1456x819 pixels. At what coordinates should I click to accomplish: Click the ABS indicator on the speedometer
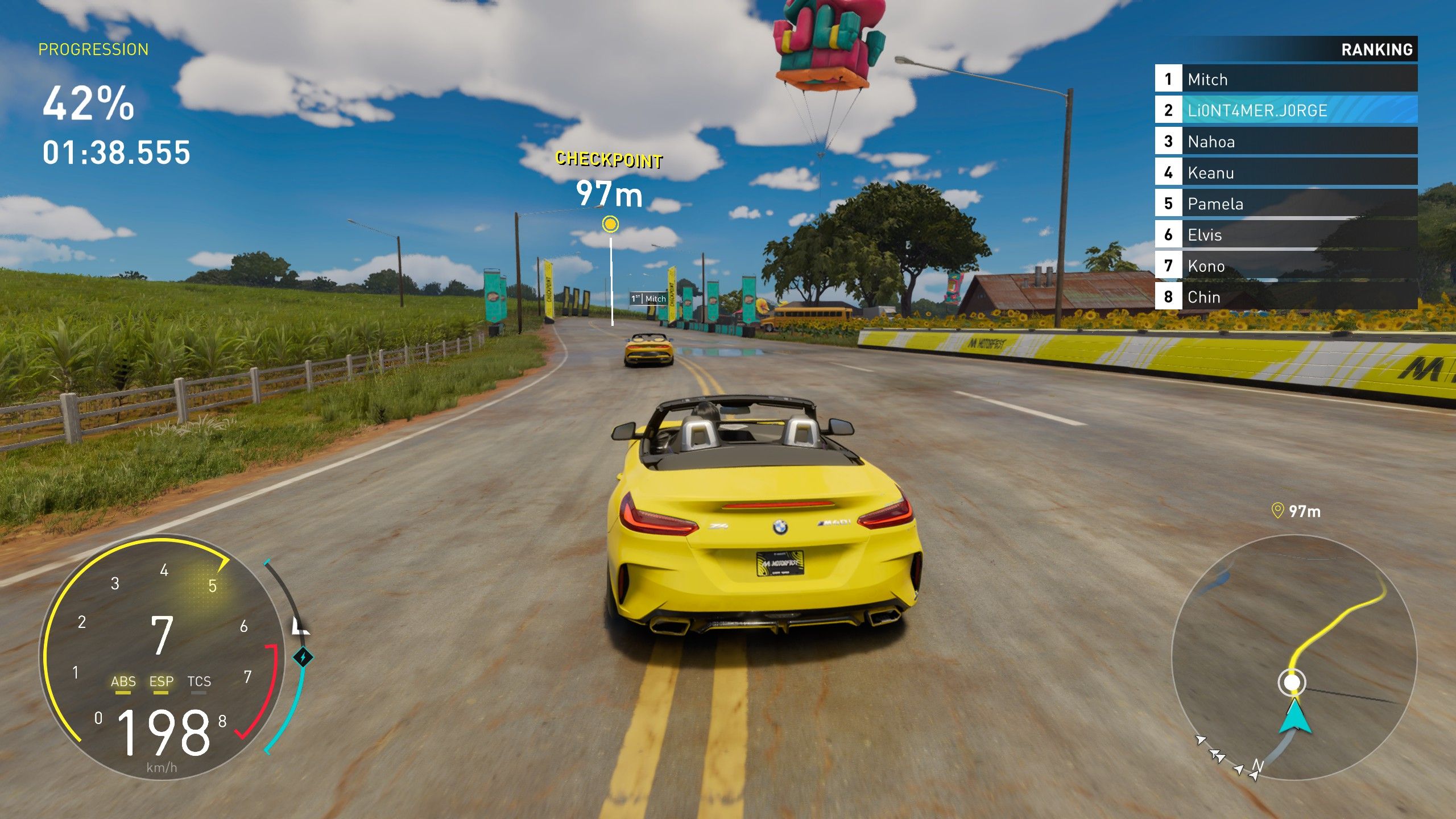coord(123,682)
